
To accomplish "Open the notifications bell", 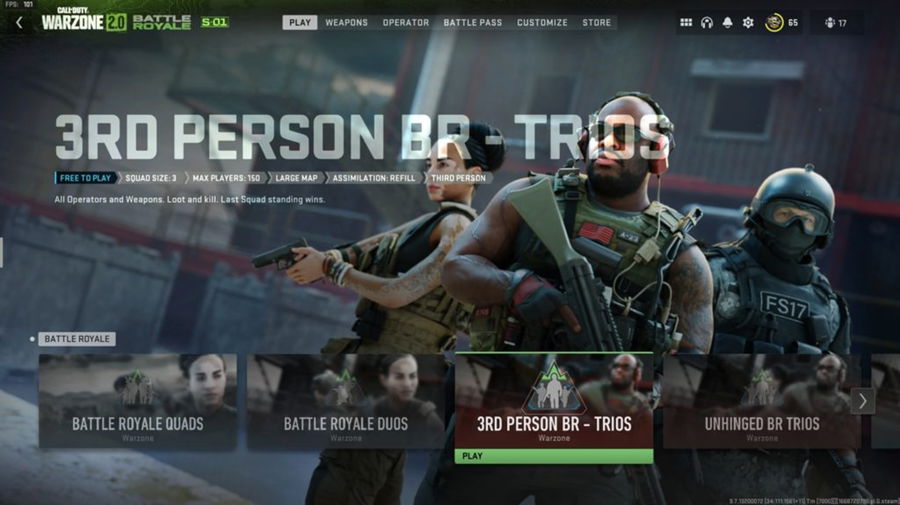I will [727, 22].
